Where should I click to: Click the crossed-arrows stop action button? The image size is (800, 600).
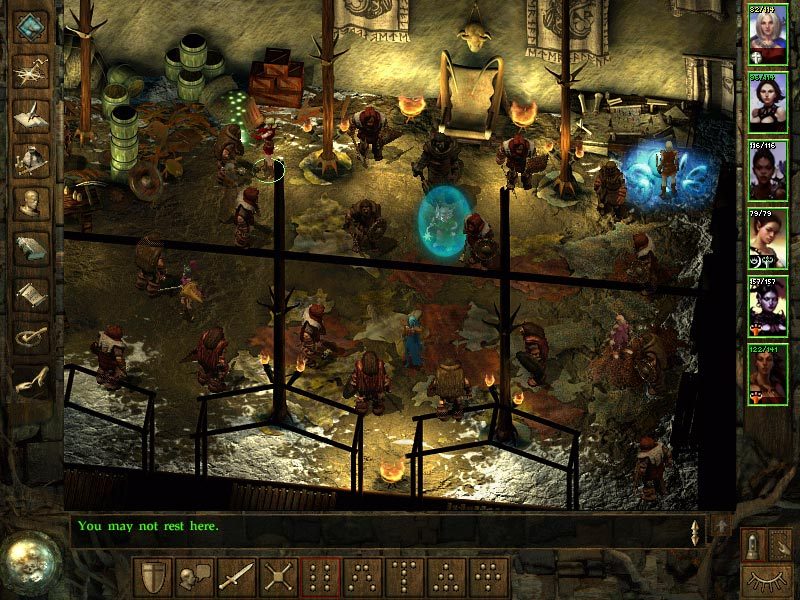278,577
